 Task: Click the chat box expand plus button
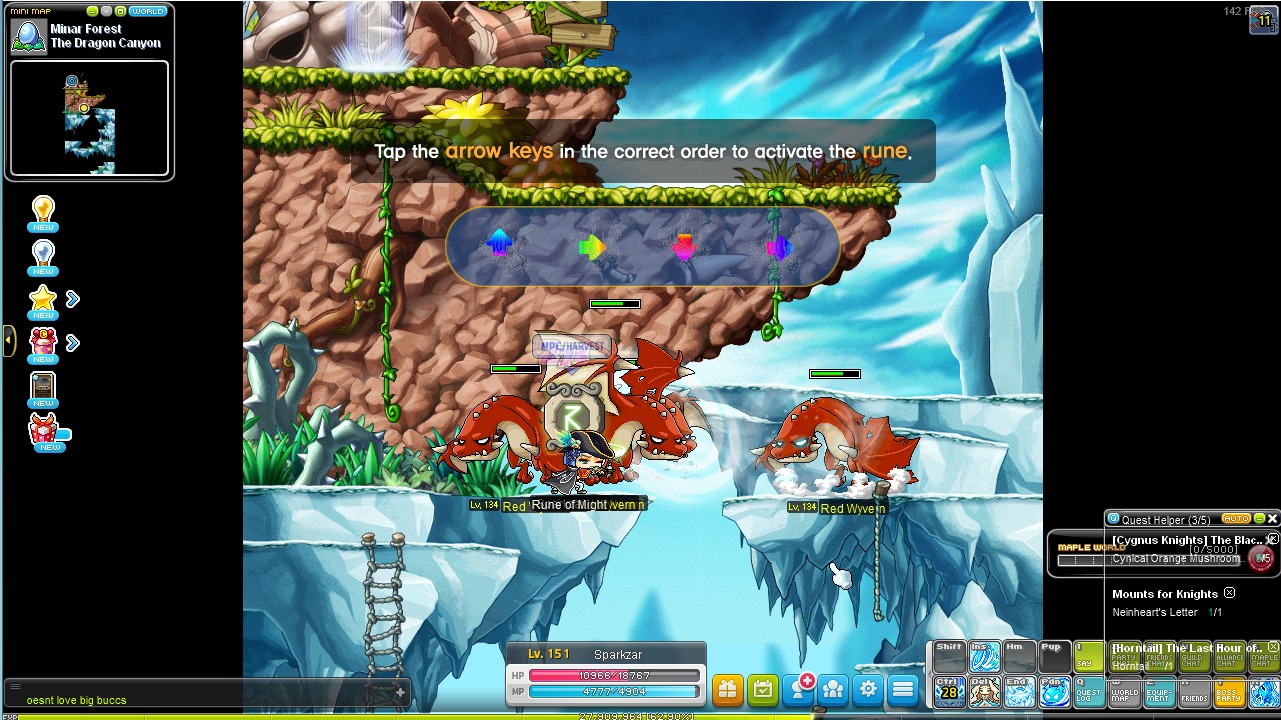pyautogui.click(x=400, y=692)
